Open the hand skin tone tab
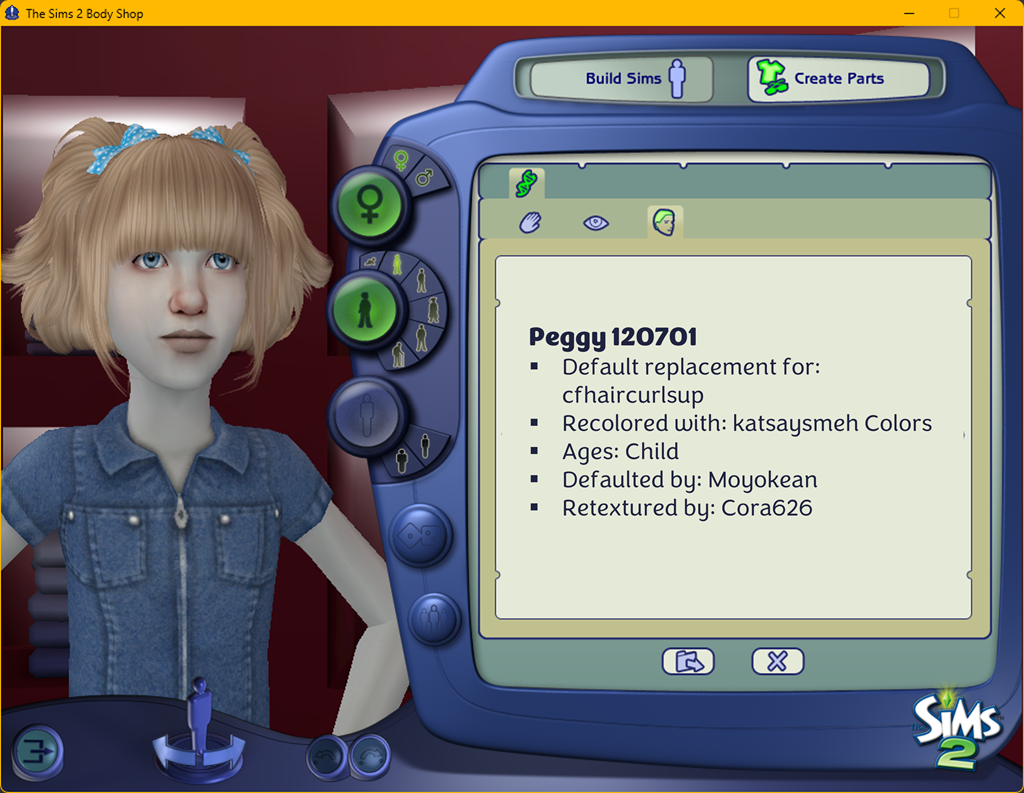 click(530, 222)
